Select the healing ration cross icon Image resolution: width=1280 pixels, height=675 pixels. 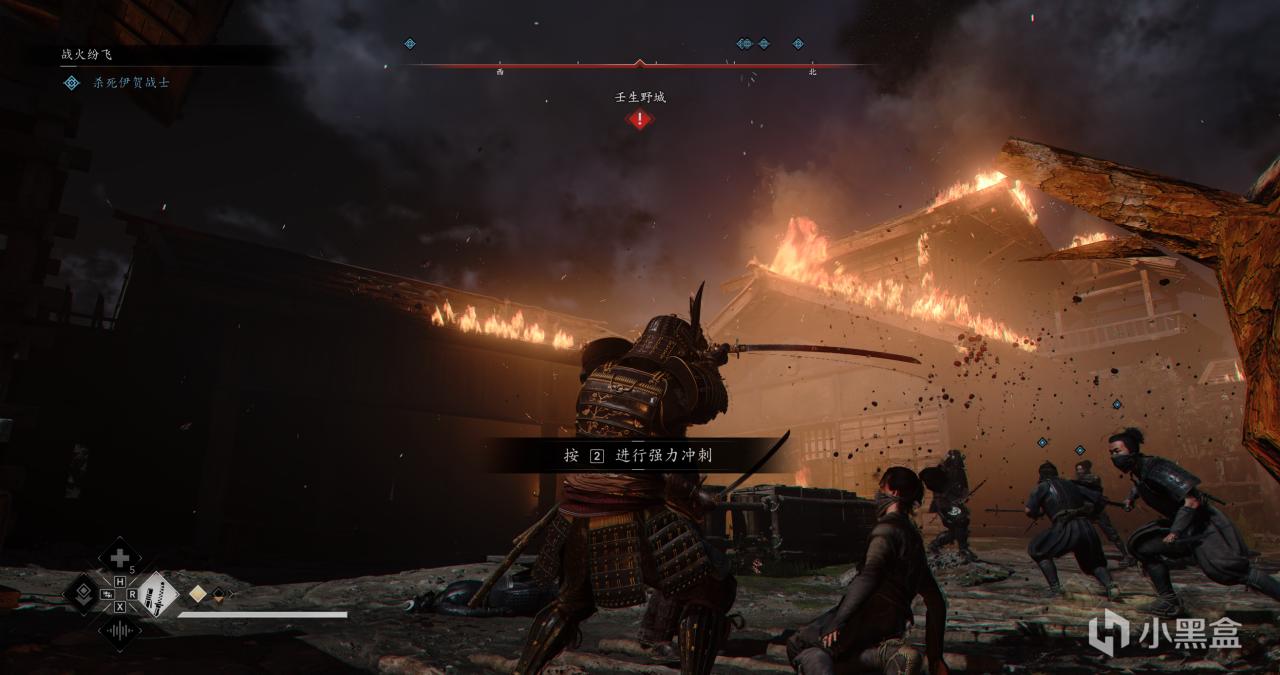pyautogui.click(x=119, y=557)
